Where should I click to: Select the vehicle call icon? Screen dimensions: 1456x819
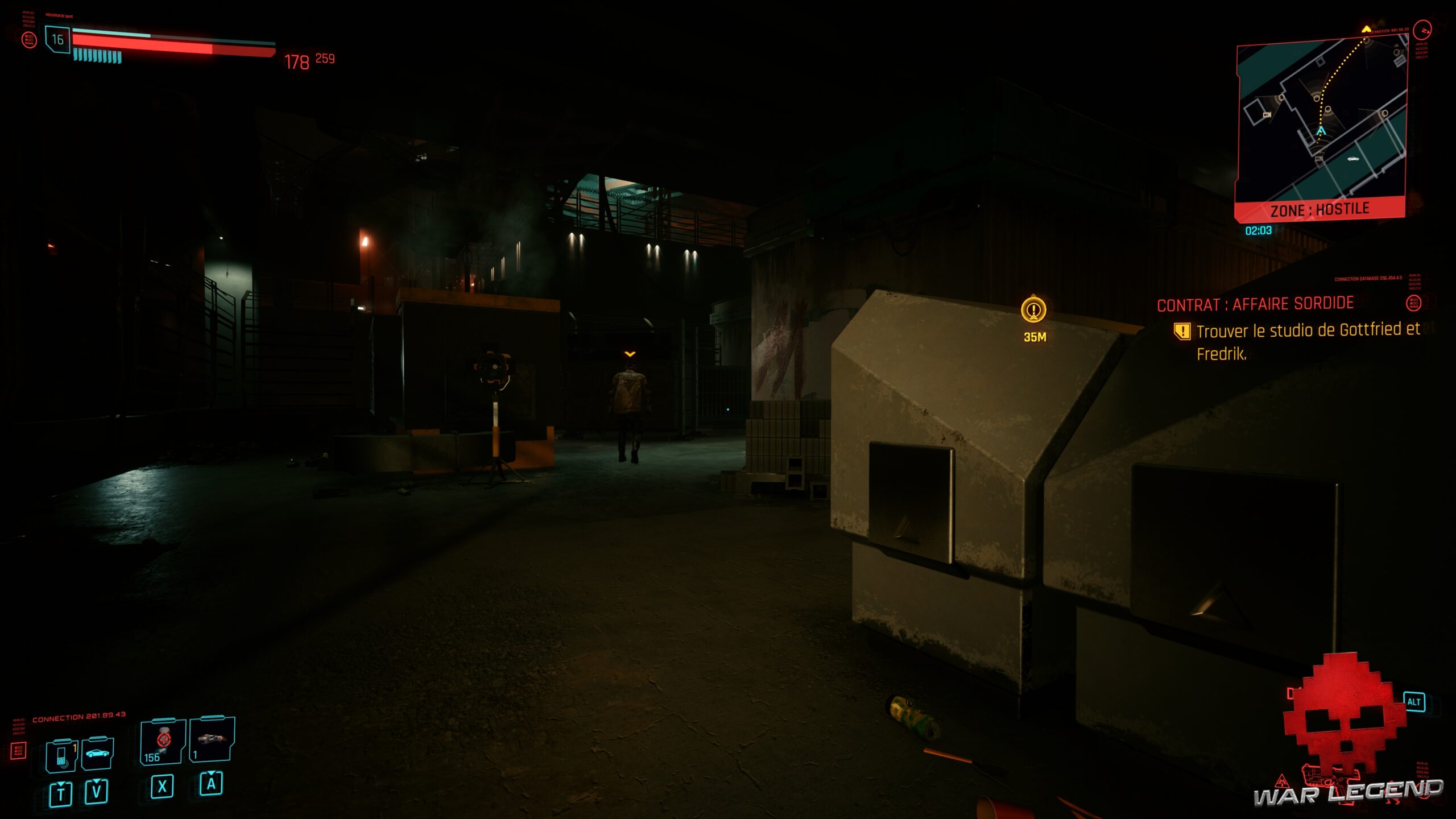click(x=98, y=754)
